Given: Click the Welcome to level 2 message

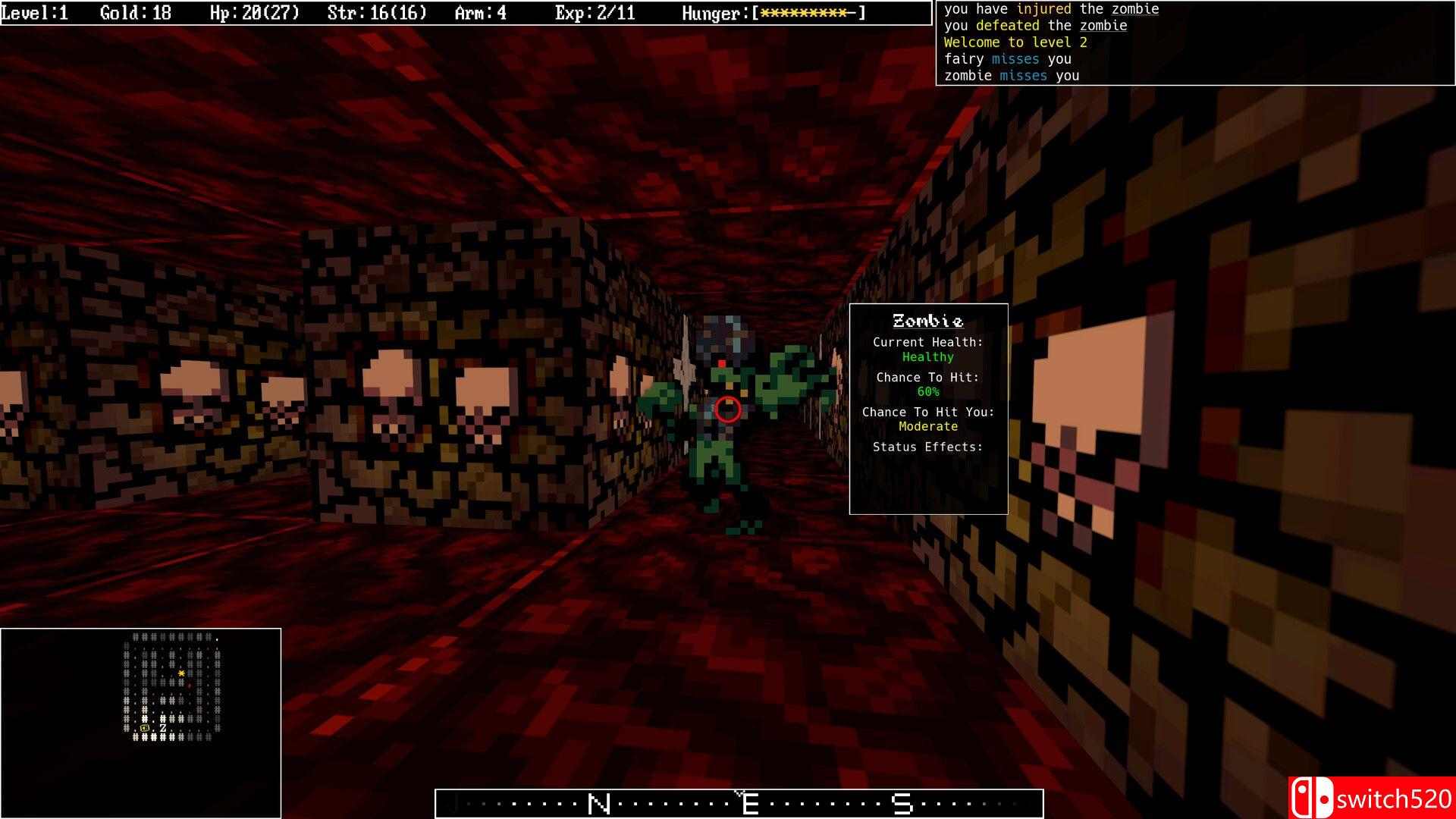Looking at the screenshot, I should coord(1015,42).
